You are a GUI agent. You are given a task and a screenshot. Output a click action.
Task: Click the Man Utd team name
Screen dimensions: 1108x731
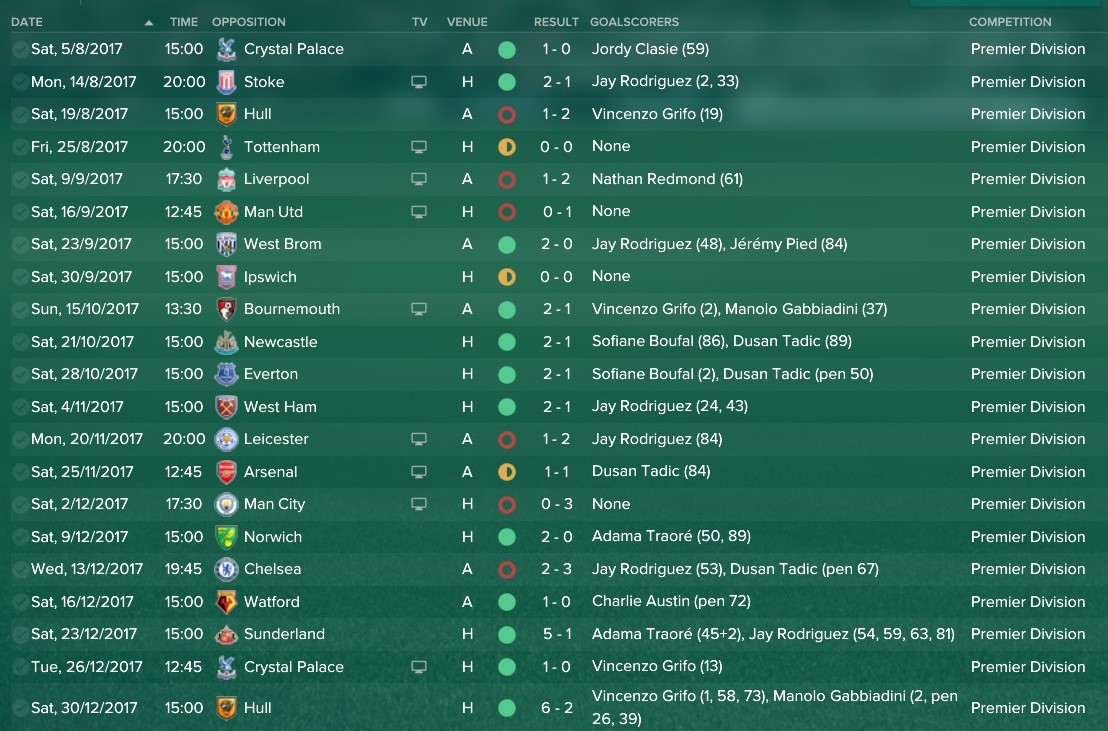pos(273,212)
